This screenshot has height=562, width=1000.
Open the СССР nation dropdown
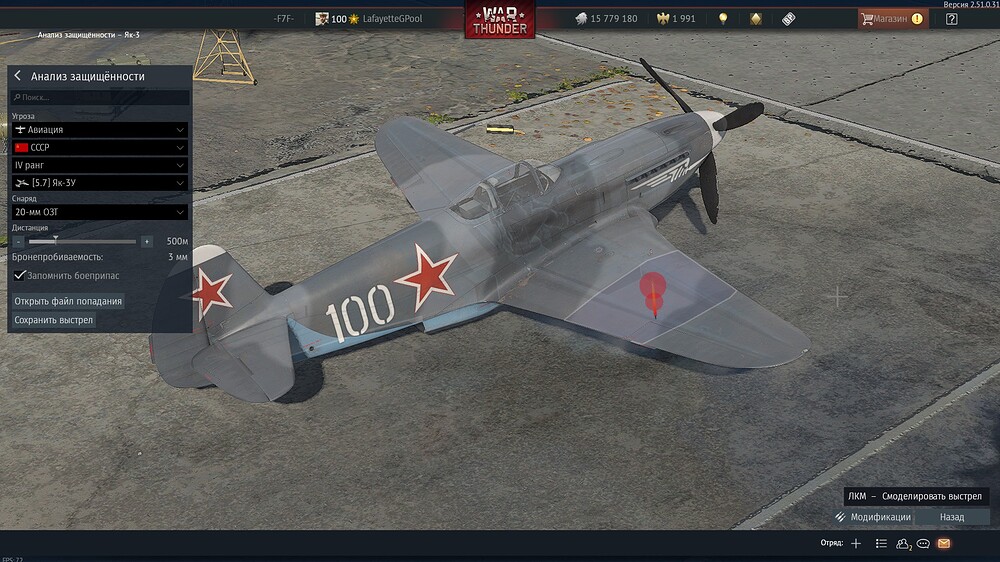pyautogui.click(x=100, y=147)
